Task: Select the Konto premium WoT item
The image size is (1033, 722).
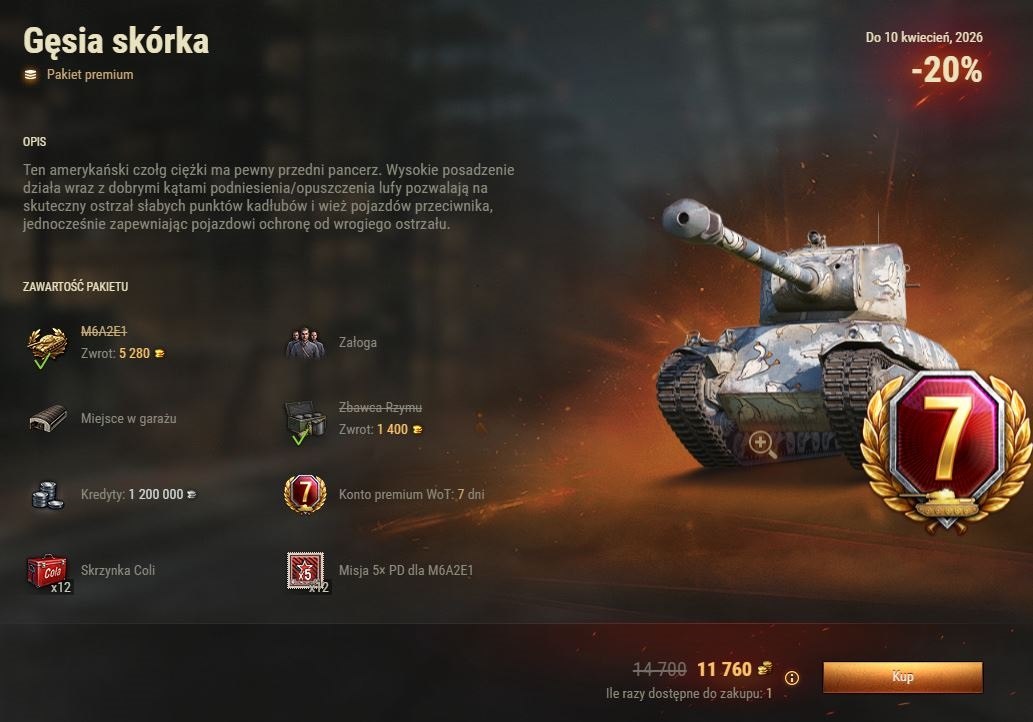Action: tap(305, 494)
